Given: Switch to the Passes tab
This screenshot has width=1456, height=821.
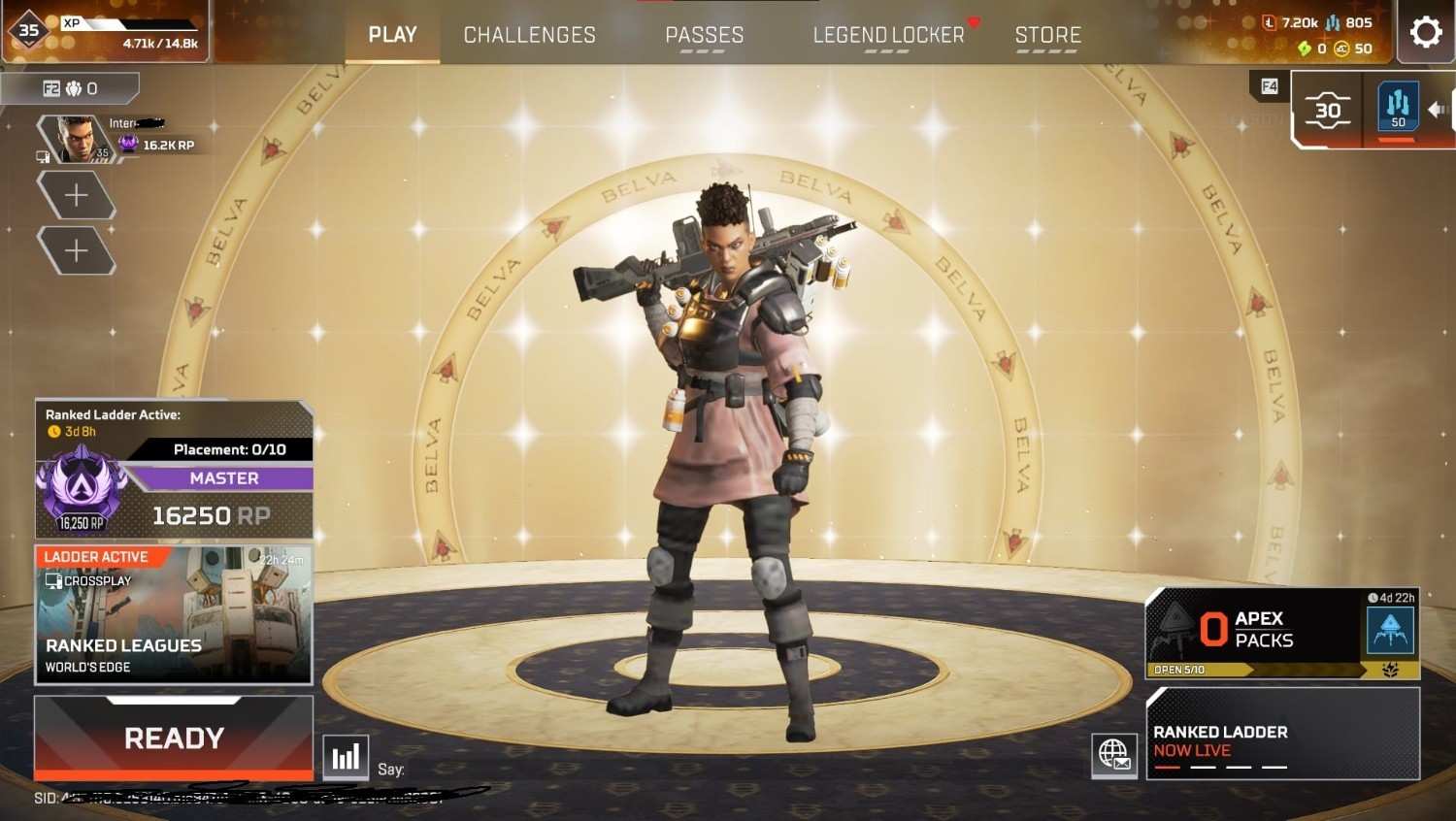Looking at the screenshot, I should pyautogui.click(x=705, y=34).
